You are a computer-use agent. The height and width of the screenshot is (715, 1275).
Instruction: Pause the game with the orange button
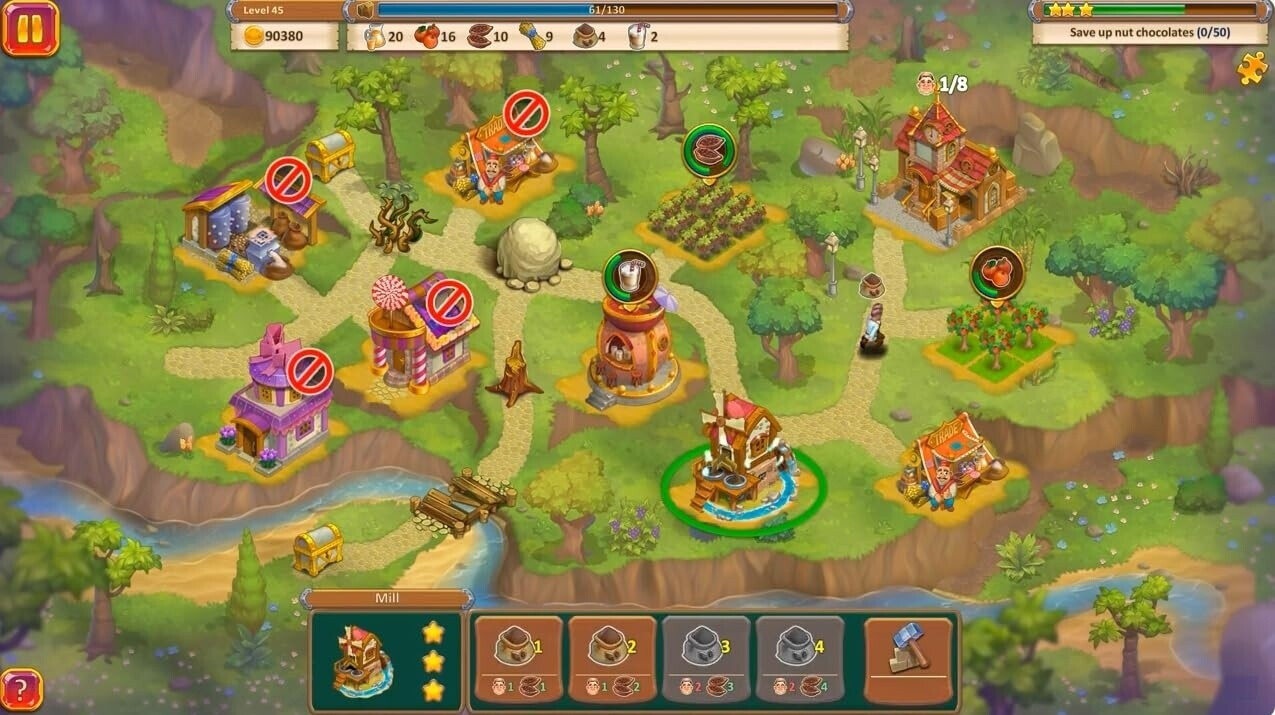[30, 28]
